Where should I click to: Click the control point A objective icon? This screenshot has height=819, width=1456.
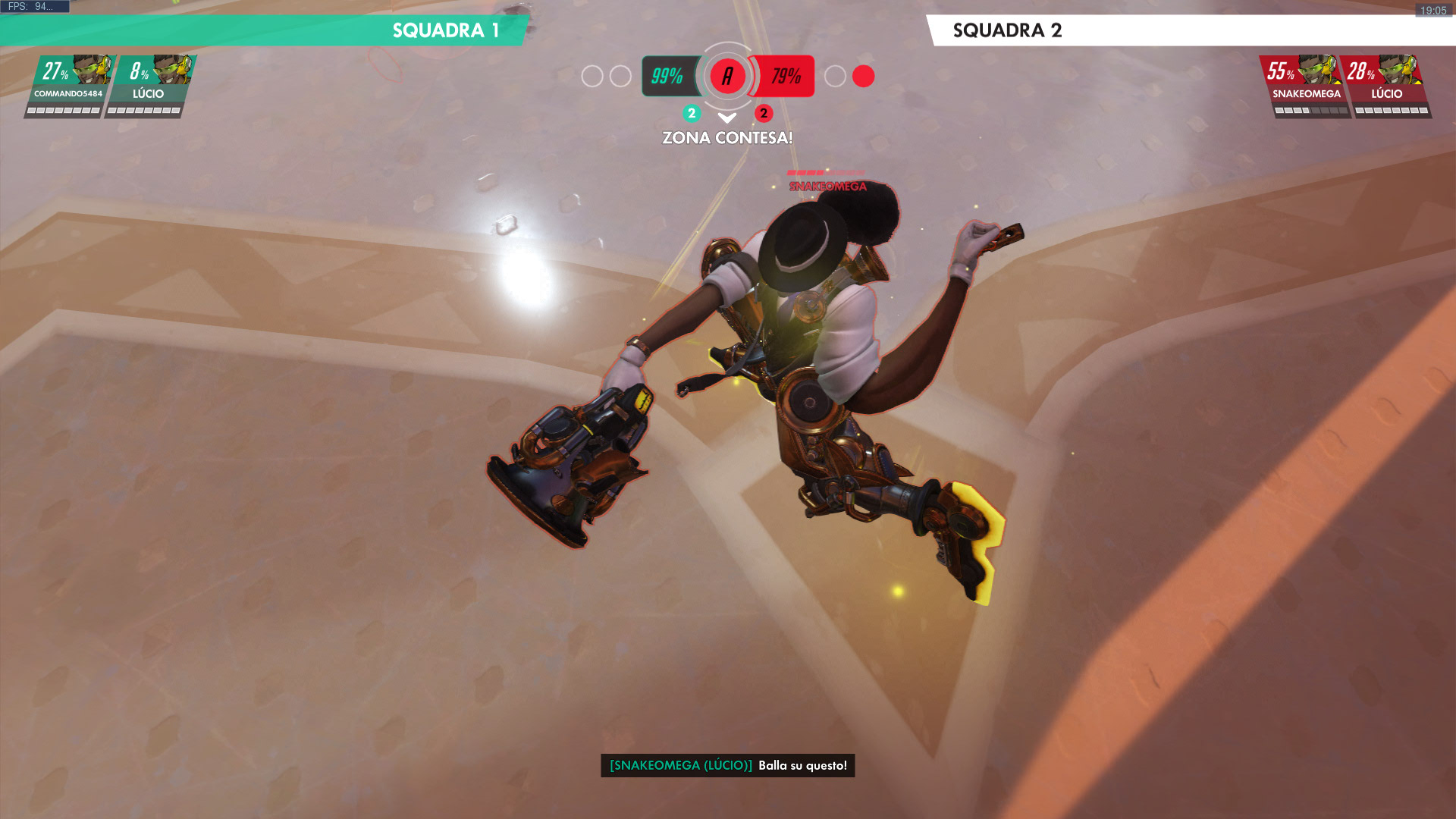click(727, 76)
